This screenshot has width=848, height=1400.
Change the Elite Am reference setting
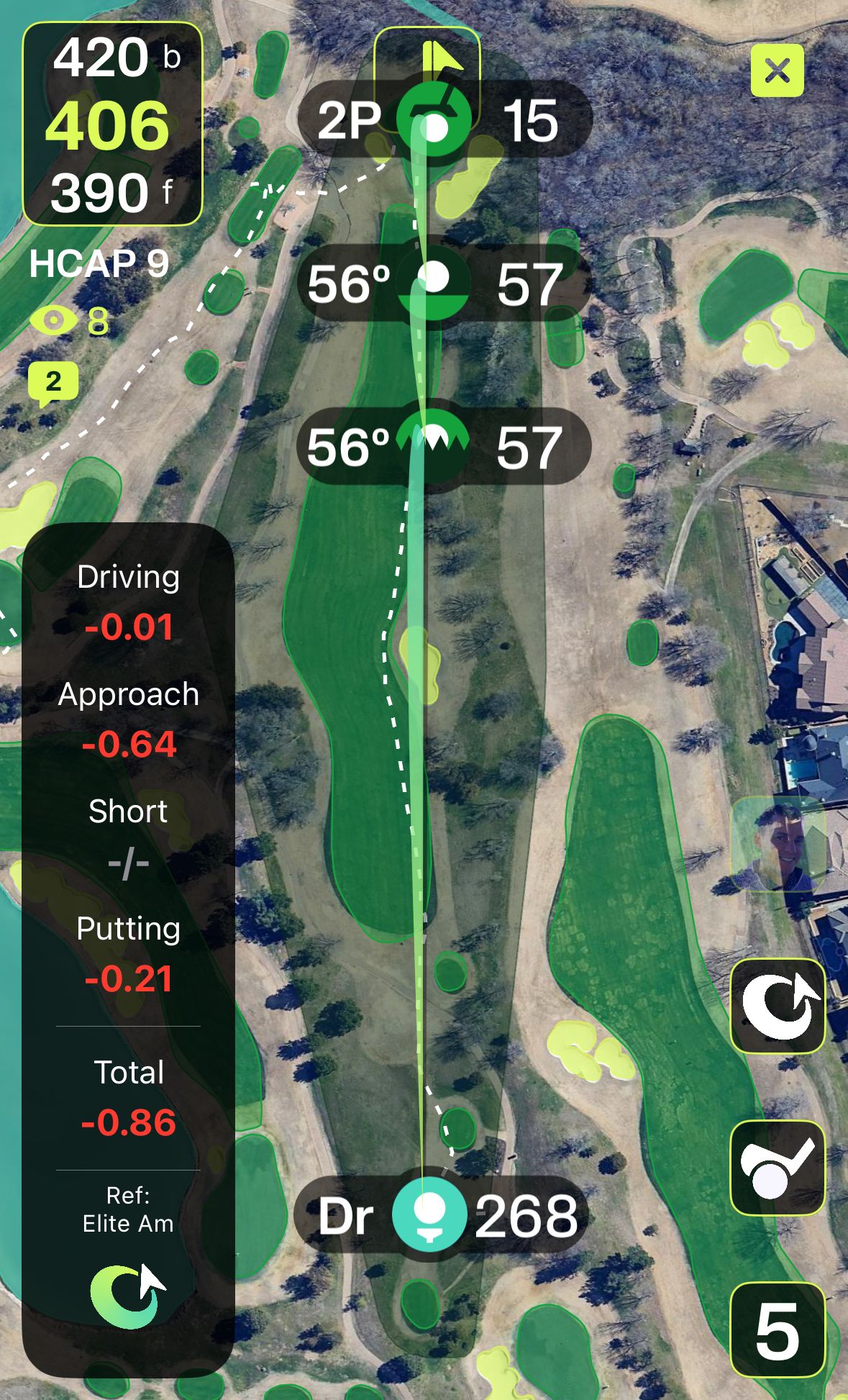[128, 1209]
